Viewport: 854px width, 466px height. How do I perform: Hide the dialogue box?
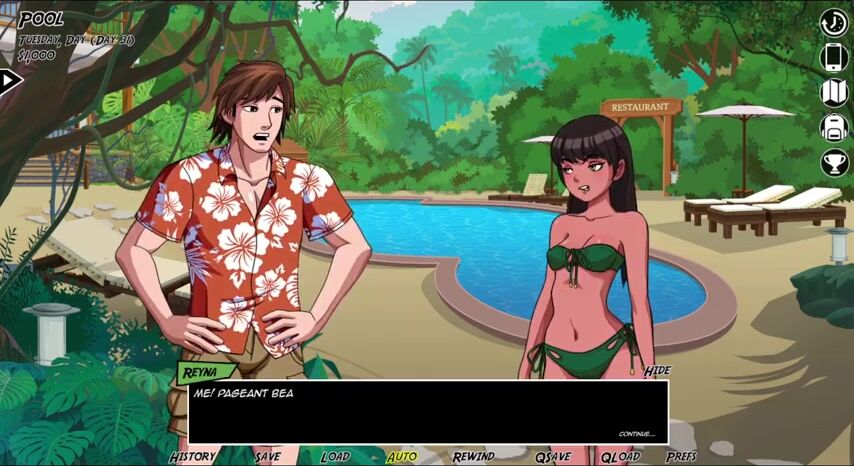[657, 371]
